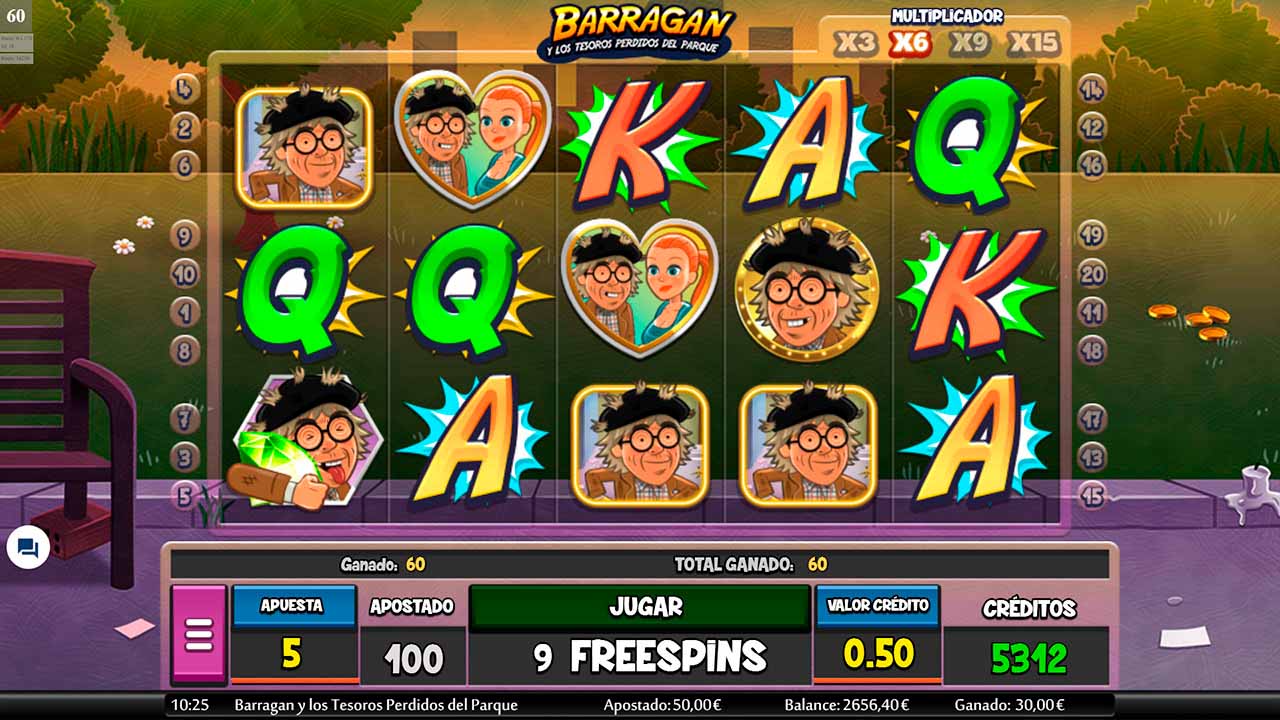Highlight the payline 9 marker
Screen dimensions: 1280x720
pyautogui.click(x=185, y=235)
